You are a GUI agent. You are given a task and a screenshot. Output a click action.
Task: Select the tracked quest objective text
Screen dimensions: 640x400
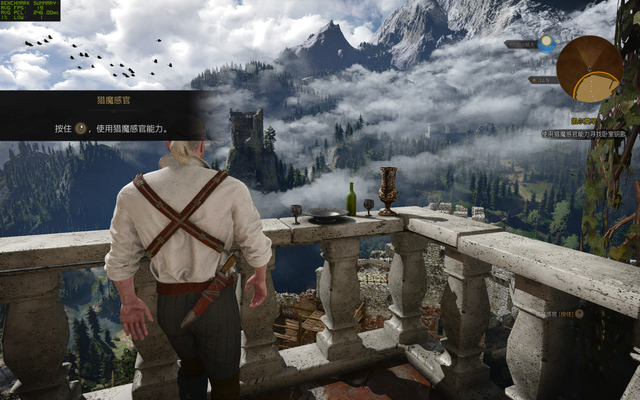[584, 133]
